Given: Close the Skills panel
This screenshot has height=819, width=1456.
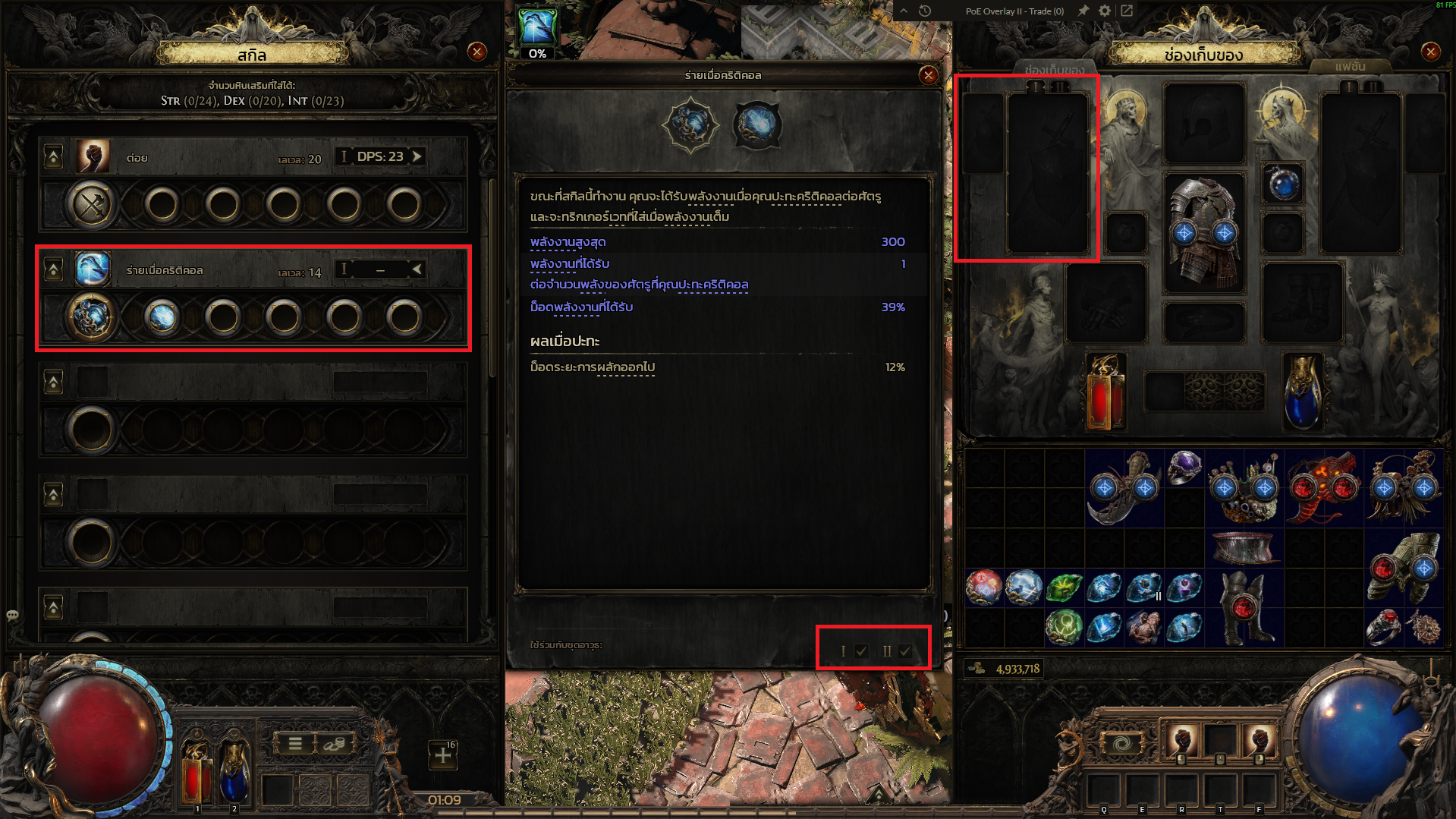Looking at the screenshot, I should (x=477, y=52).
